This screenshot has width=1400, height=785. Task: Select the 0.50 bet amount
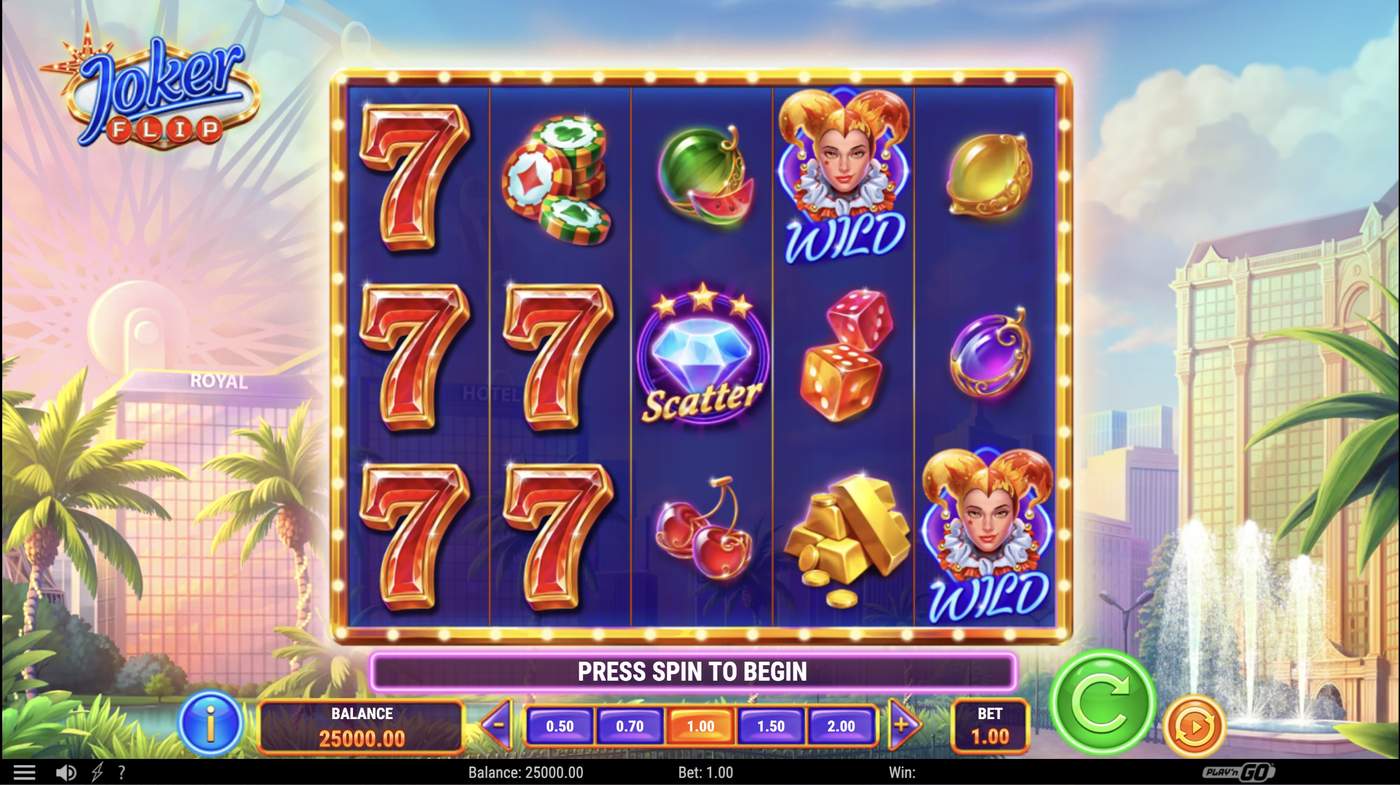click(x=560, y=726)
